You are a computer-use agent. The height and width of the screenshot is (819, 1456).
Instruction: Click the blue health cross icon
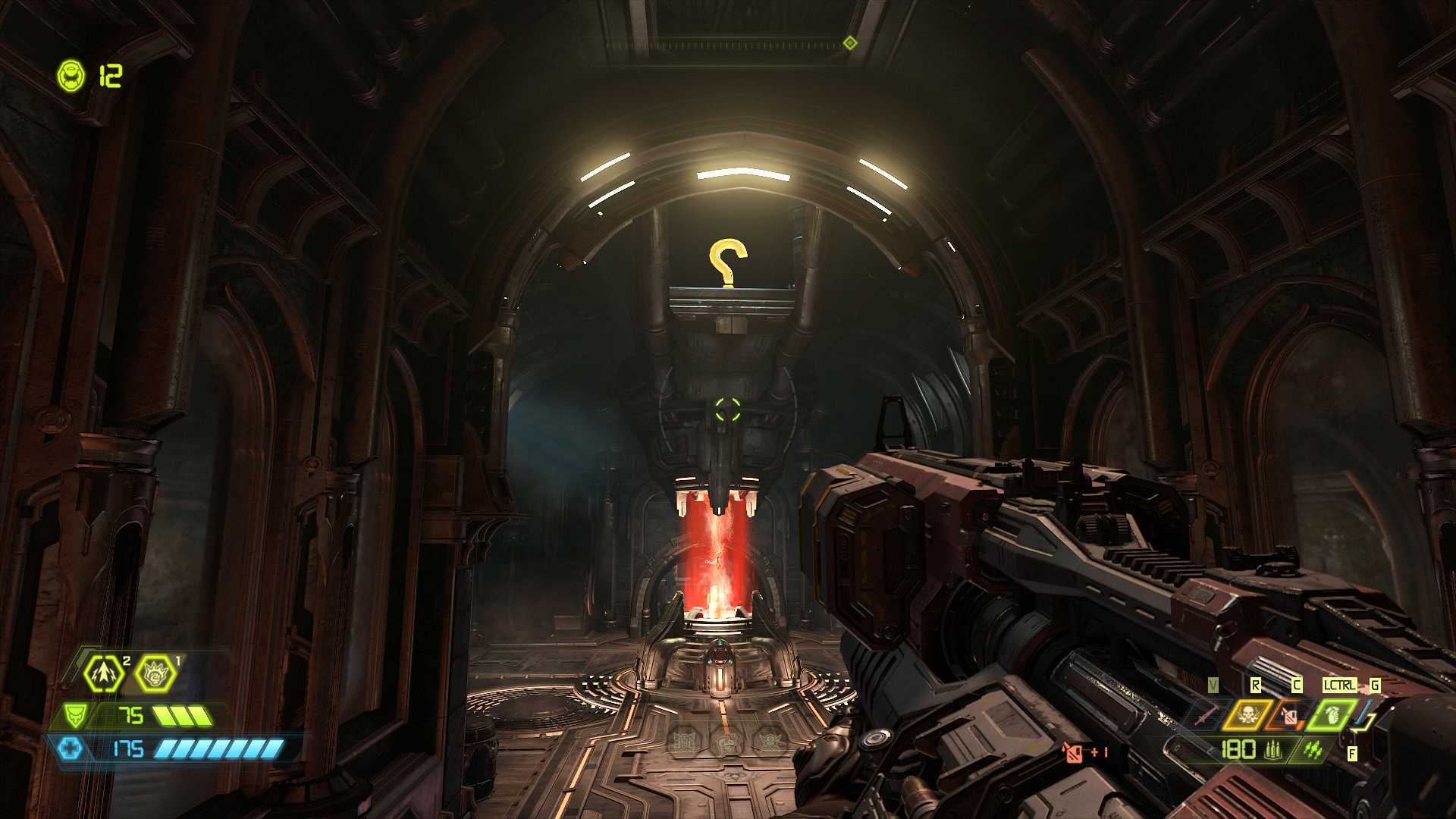tap(71, 748)
